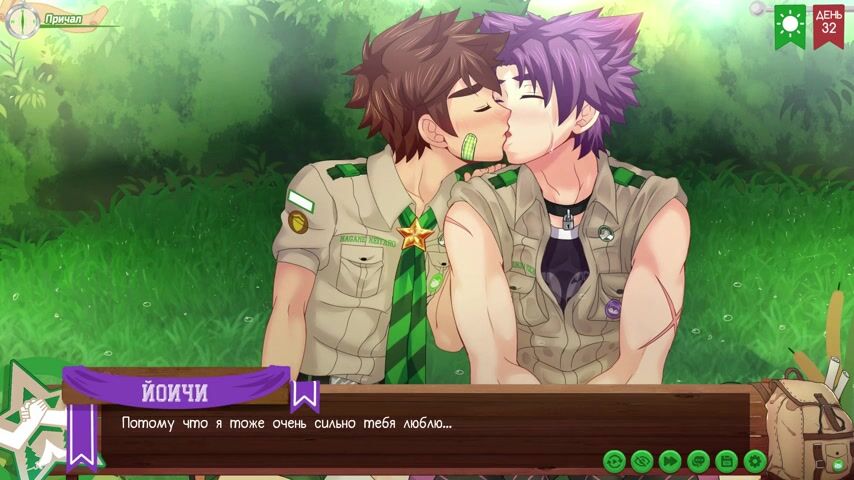Screen dimensions: 854x480
Task: Hide the dialogue box with the eye icon
Action: pyautogui.click(x=642, y=461)
